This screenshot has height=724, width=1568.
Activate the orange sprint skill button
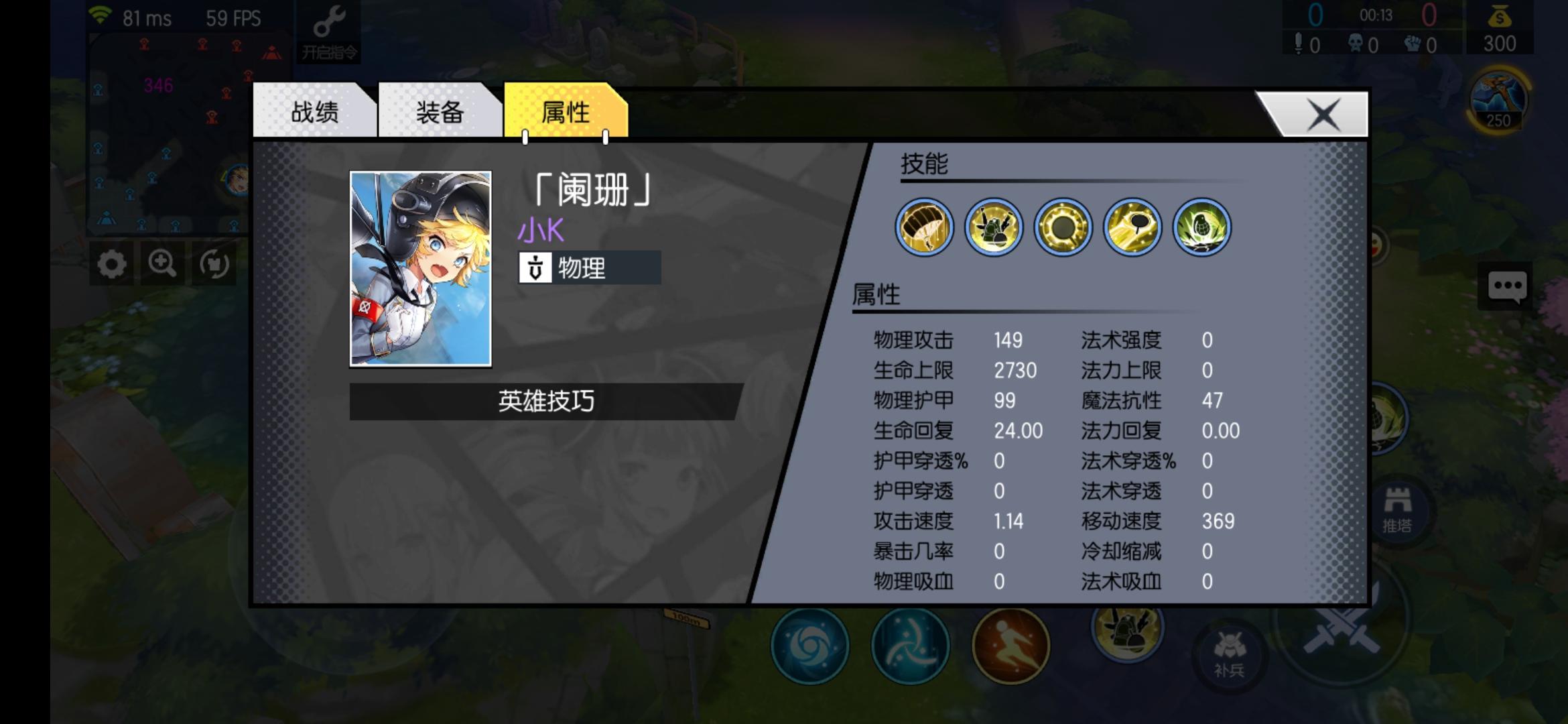1010,644
